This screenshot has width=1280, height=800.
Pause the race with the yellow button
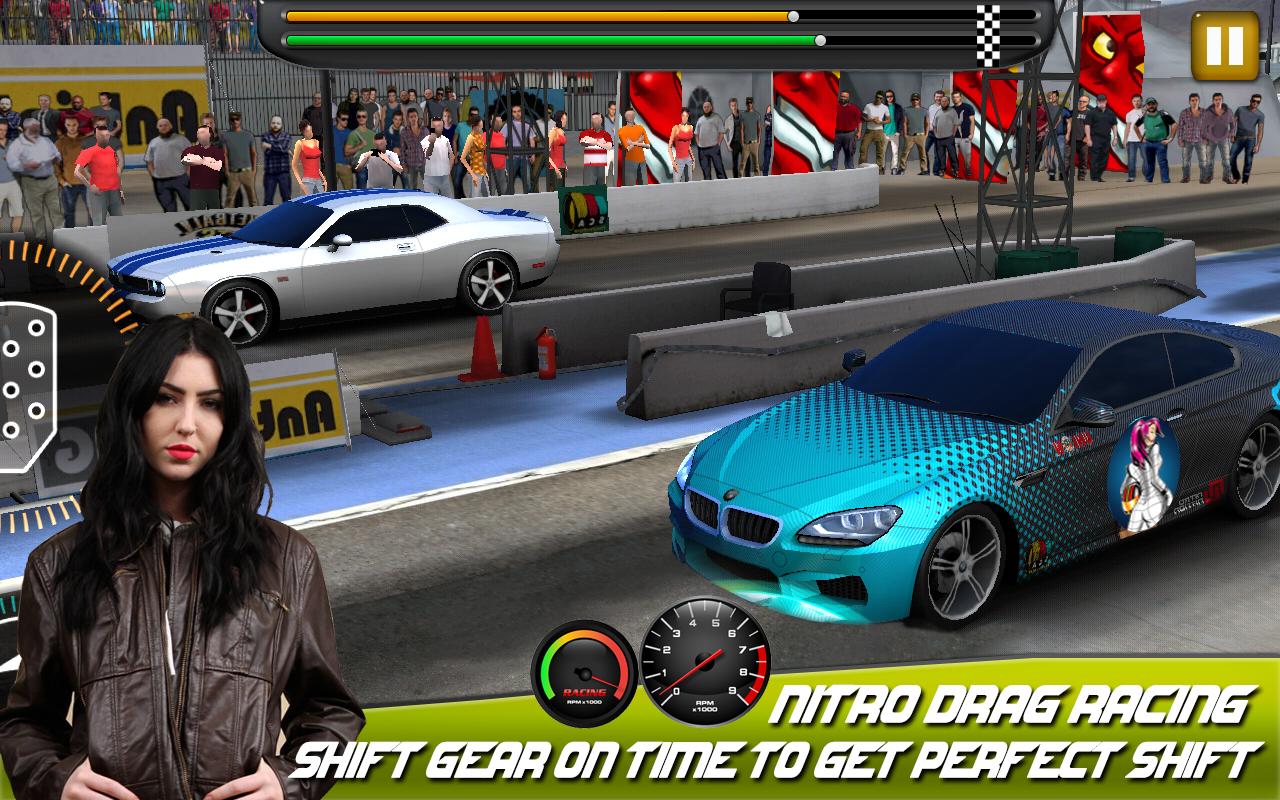click(1224, 46)
